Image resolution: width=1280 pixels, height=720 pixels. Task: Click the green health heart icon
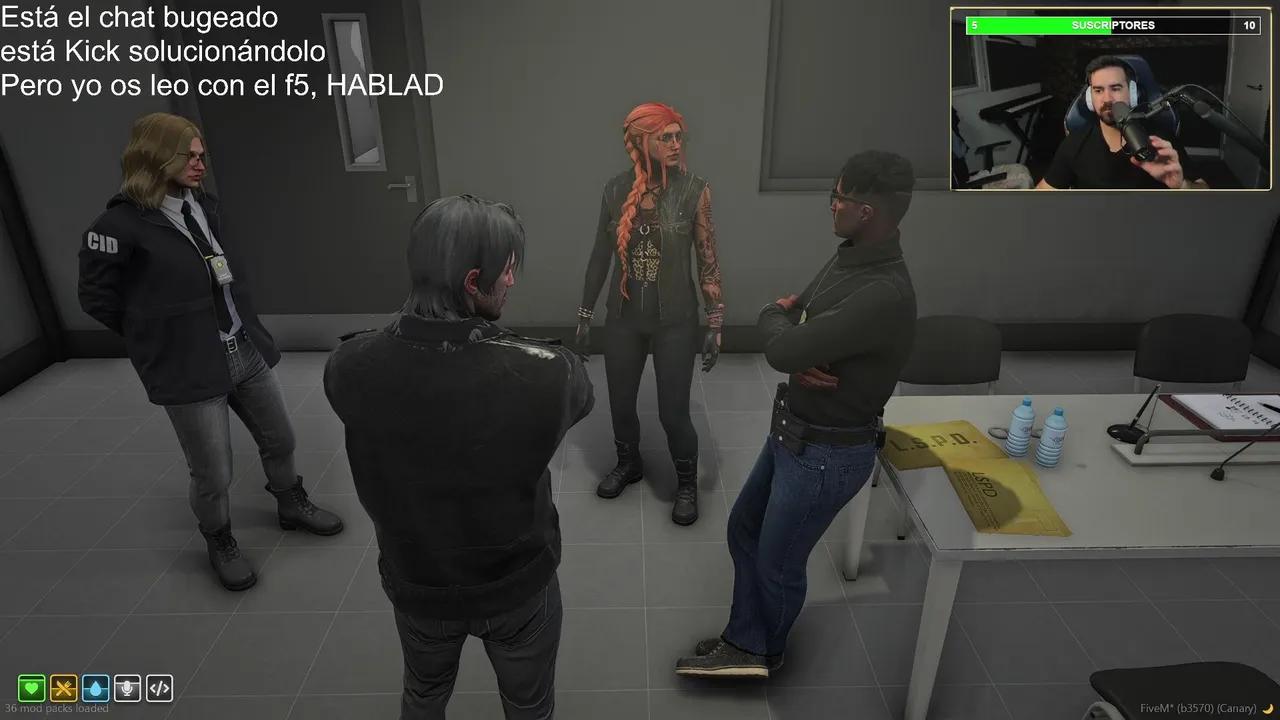point(33,688)
